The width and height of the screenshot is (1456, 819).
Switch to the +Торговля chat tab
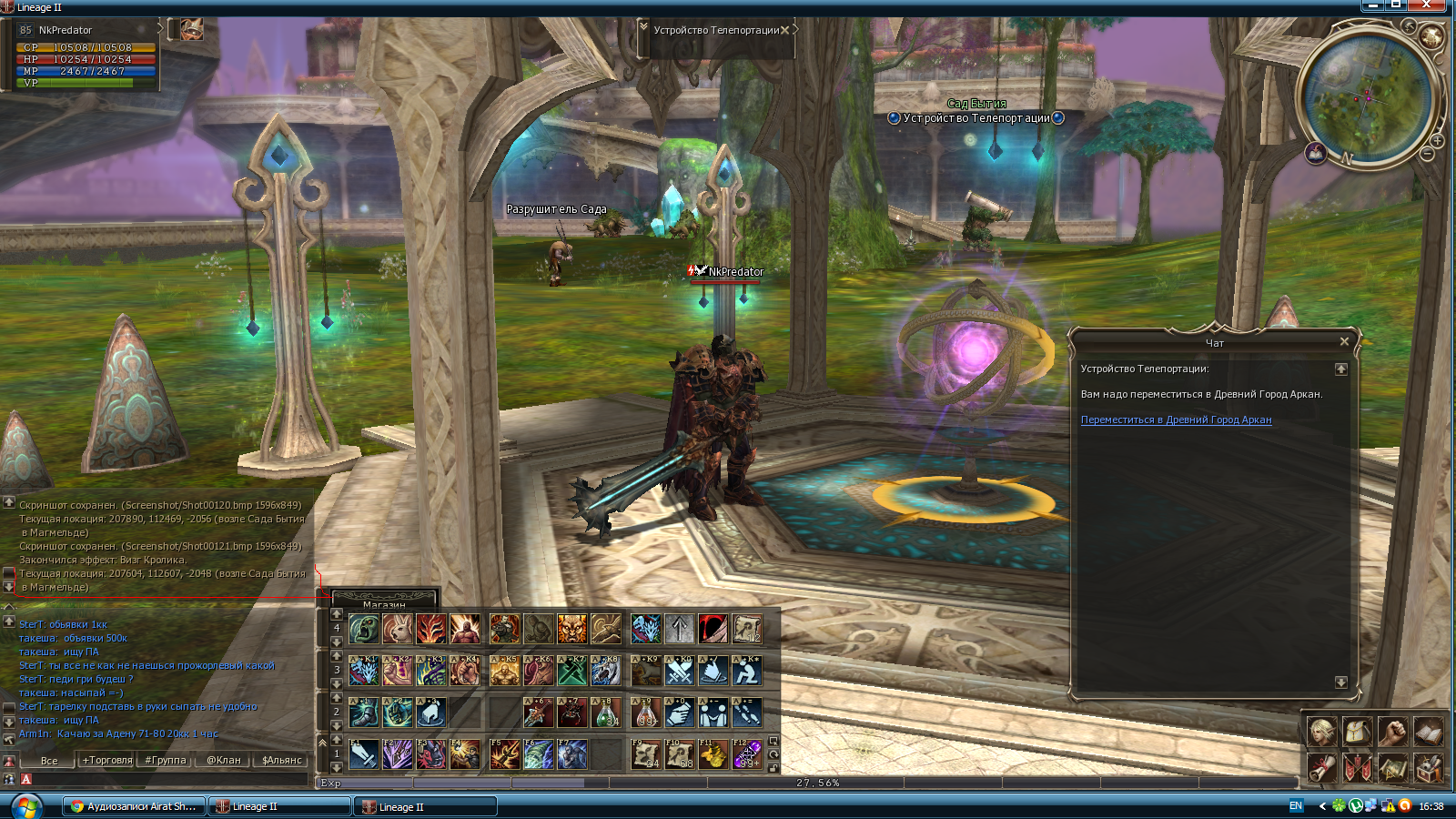107,760
